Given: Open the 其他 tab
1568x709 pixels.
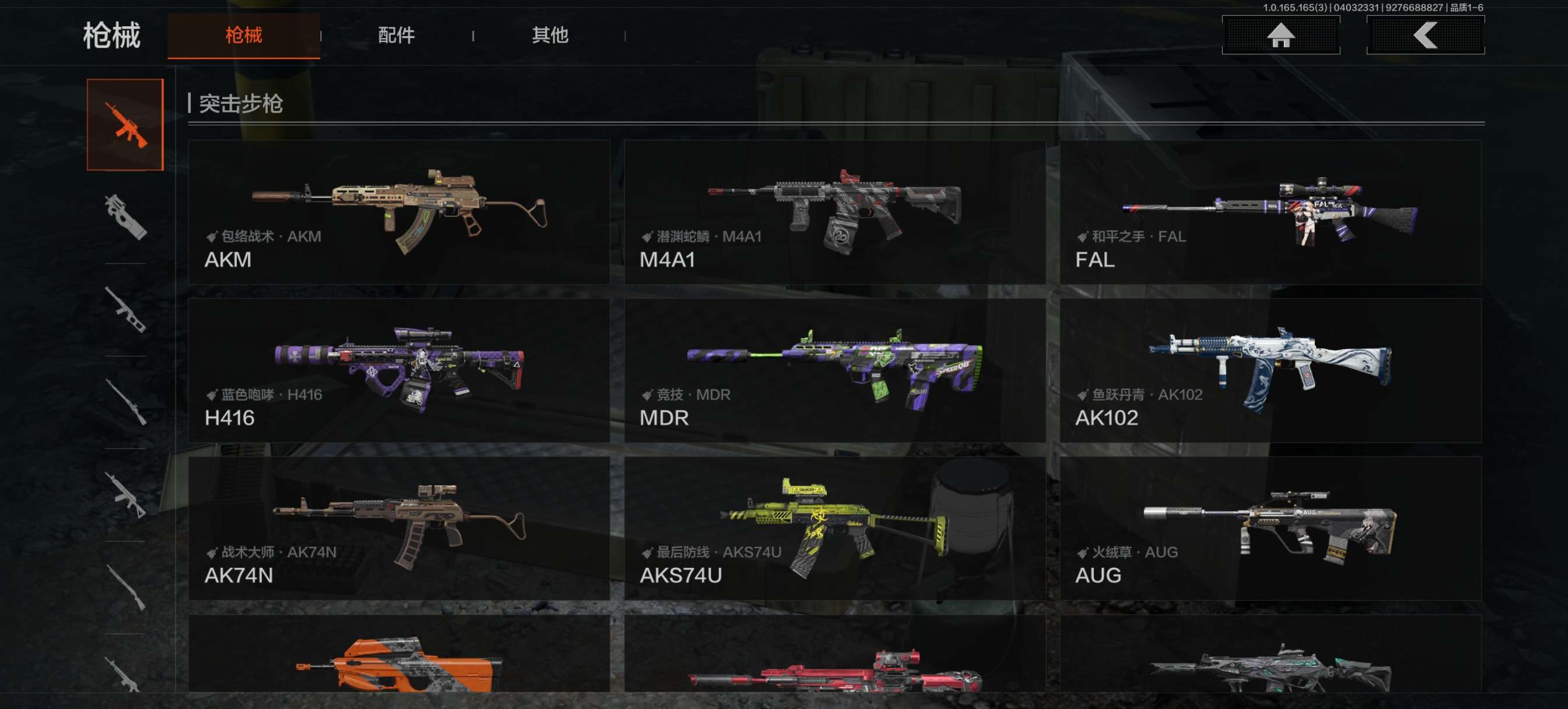Looking at the screenshot, I should click(x=549, y=36).
